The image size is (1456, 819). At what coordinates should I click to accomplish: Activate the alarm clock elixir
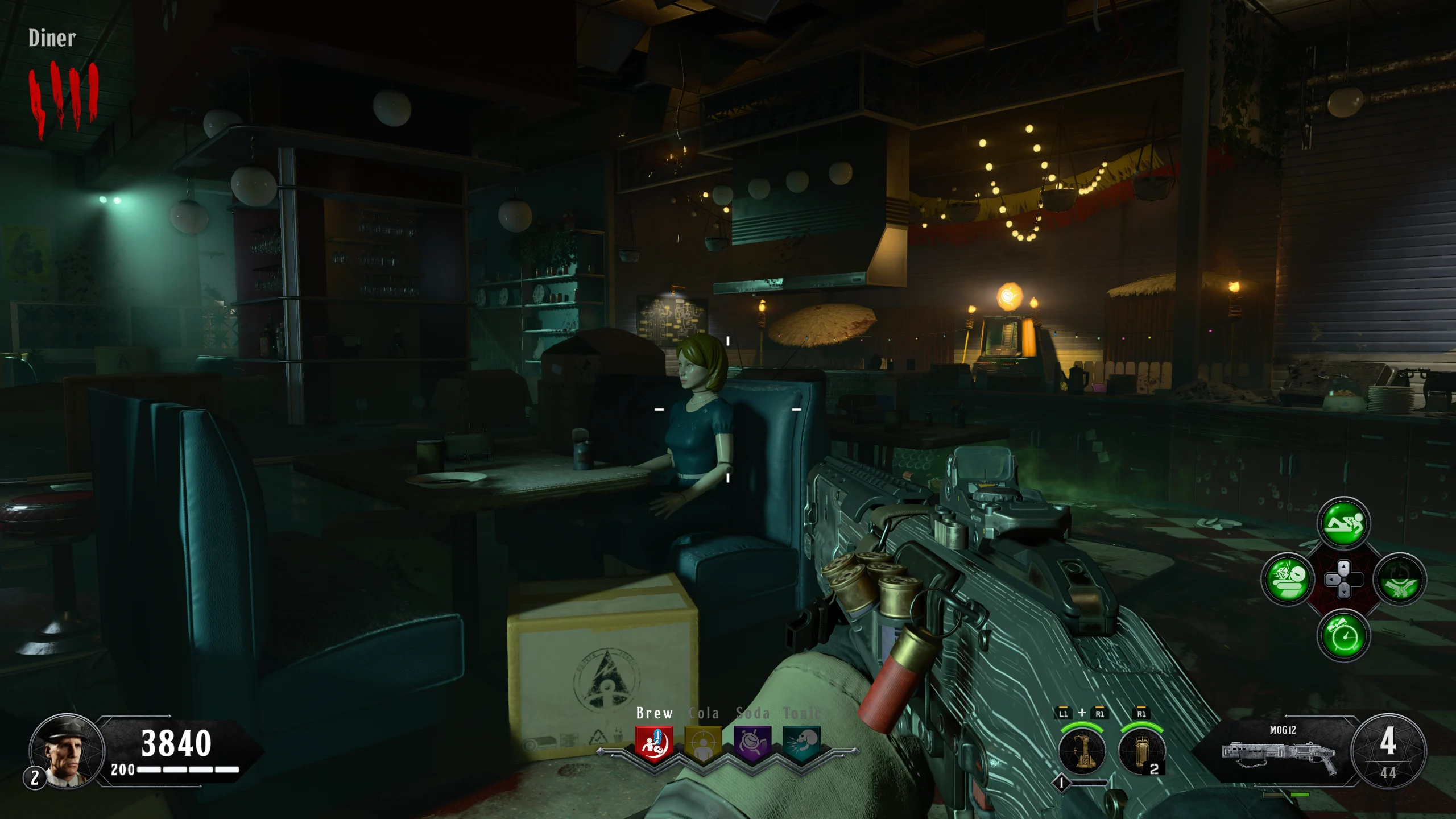[x=1343, y=635]
